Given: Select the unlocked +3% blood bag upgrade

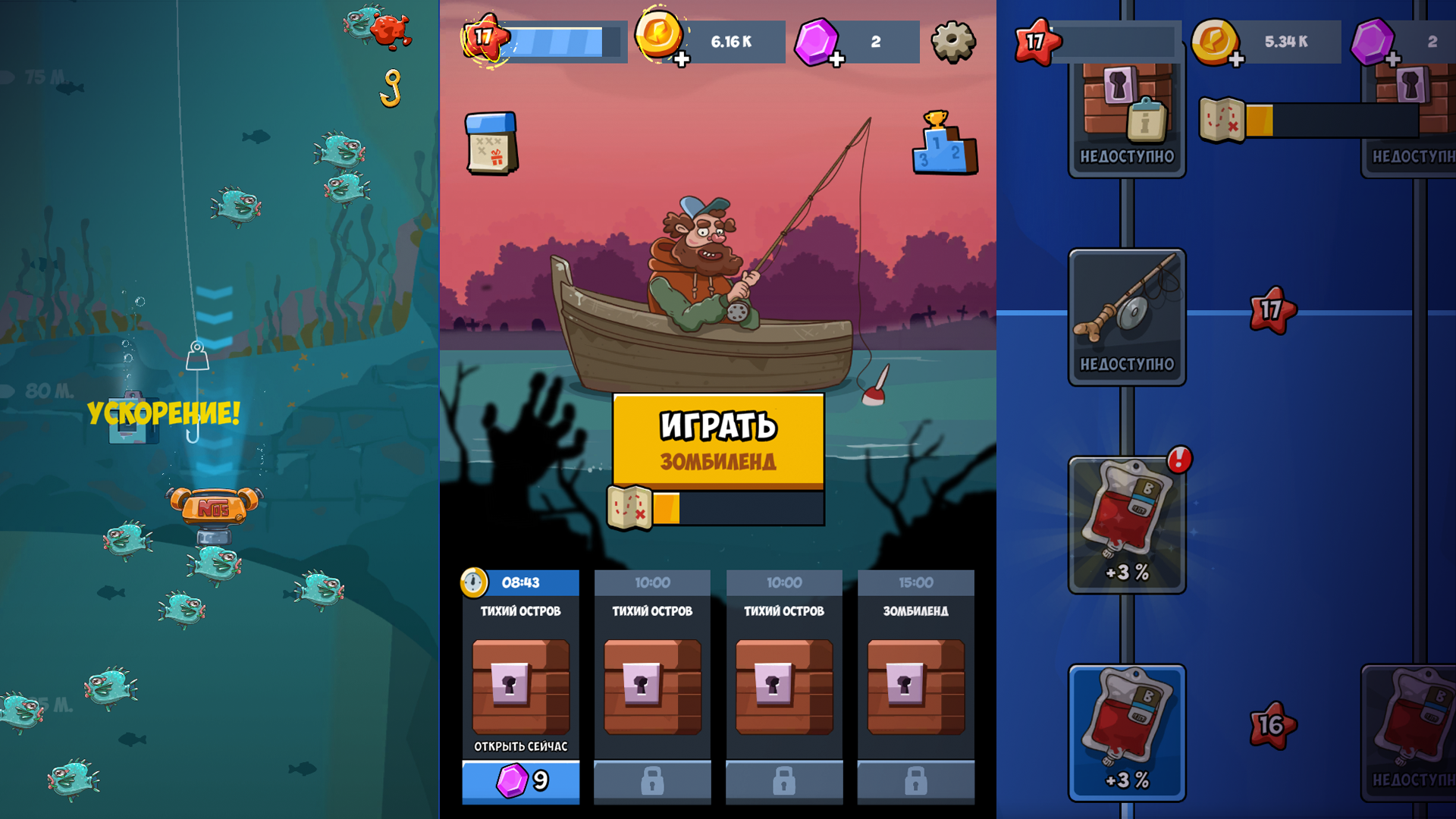Looking at the screenshot, I should [x=1127, y=732].
